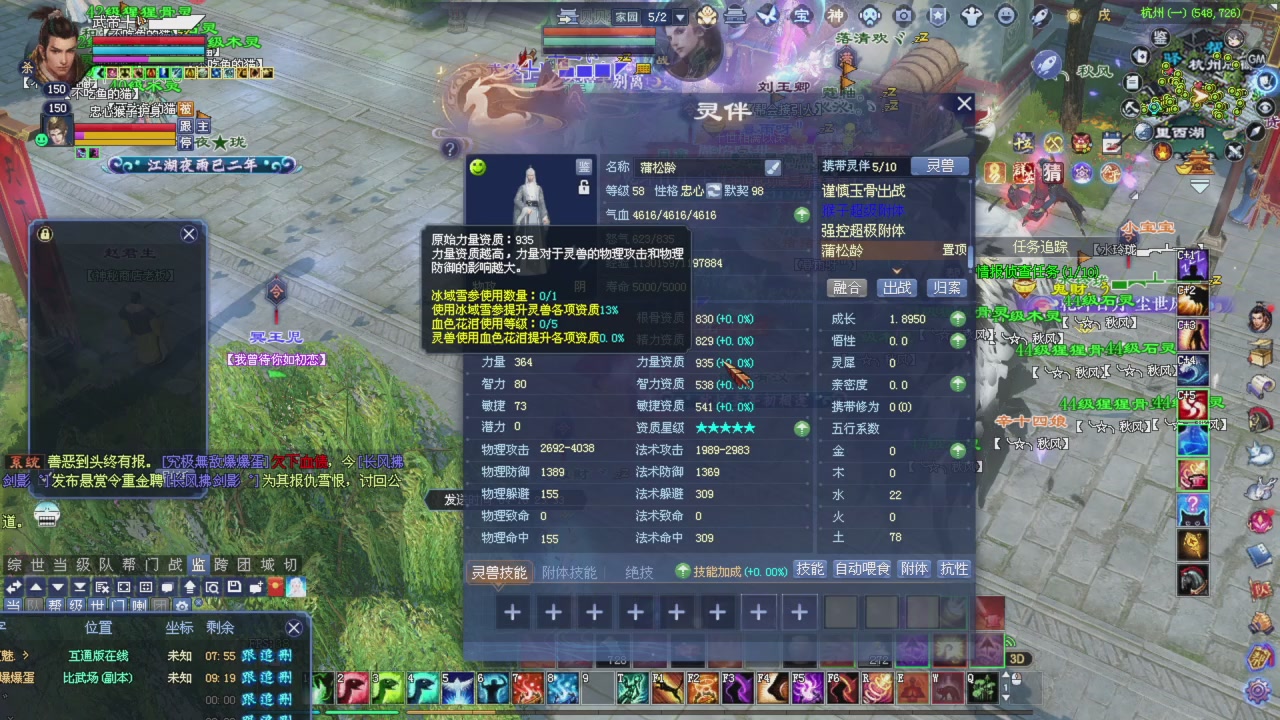This screenshot has width=1280, height=720.
Task: Open the chat settings gear icon
Action: (x=183, y=604)
